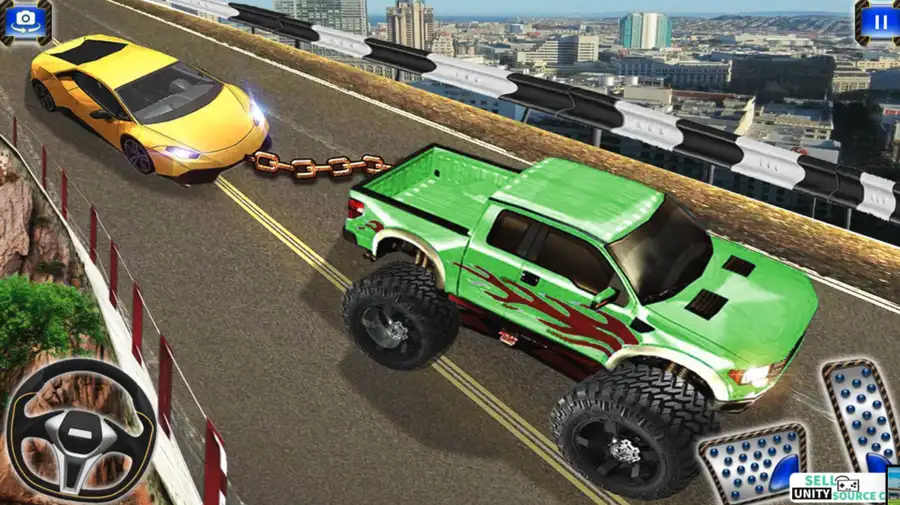Hit the gas accelerator pedal

(859, 412)
